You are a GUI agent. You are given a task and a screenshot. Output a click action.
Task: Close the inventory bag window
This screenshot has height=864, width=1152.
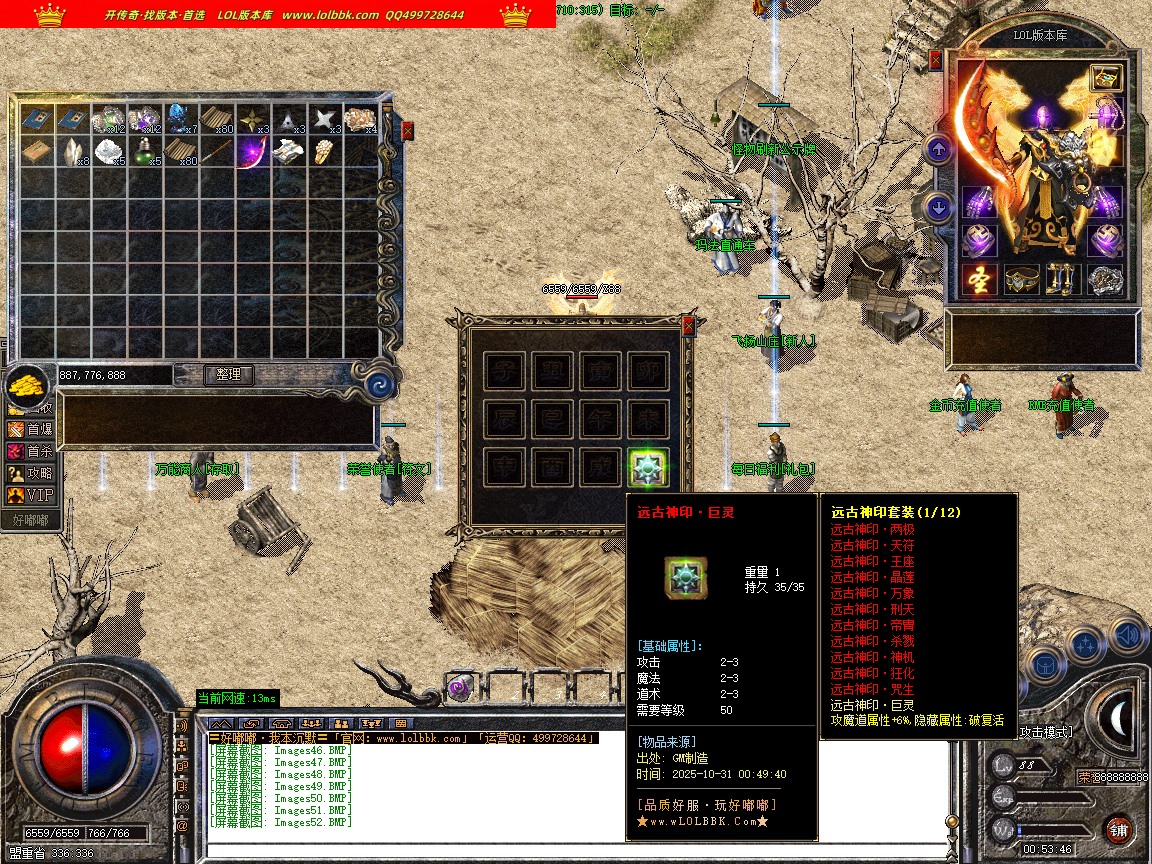click(407, 131)
